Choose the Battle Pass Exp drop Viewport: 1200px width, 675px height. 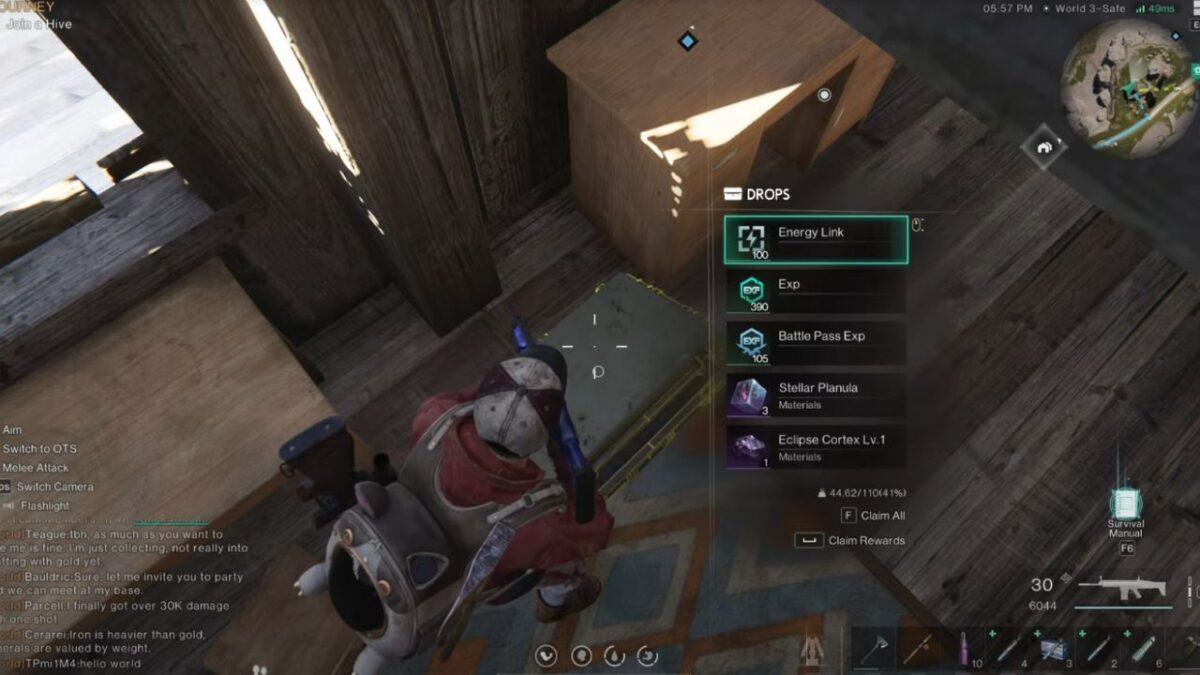coord(816,343)
